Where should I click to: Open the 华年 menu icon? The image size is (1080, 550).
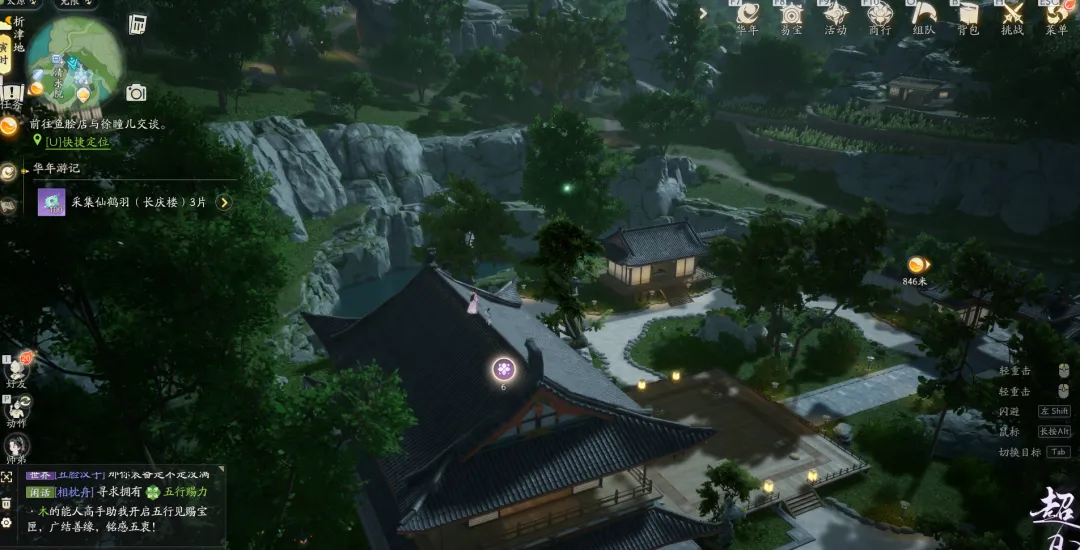coord(747,15)
